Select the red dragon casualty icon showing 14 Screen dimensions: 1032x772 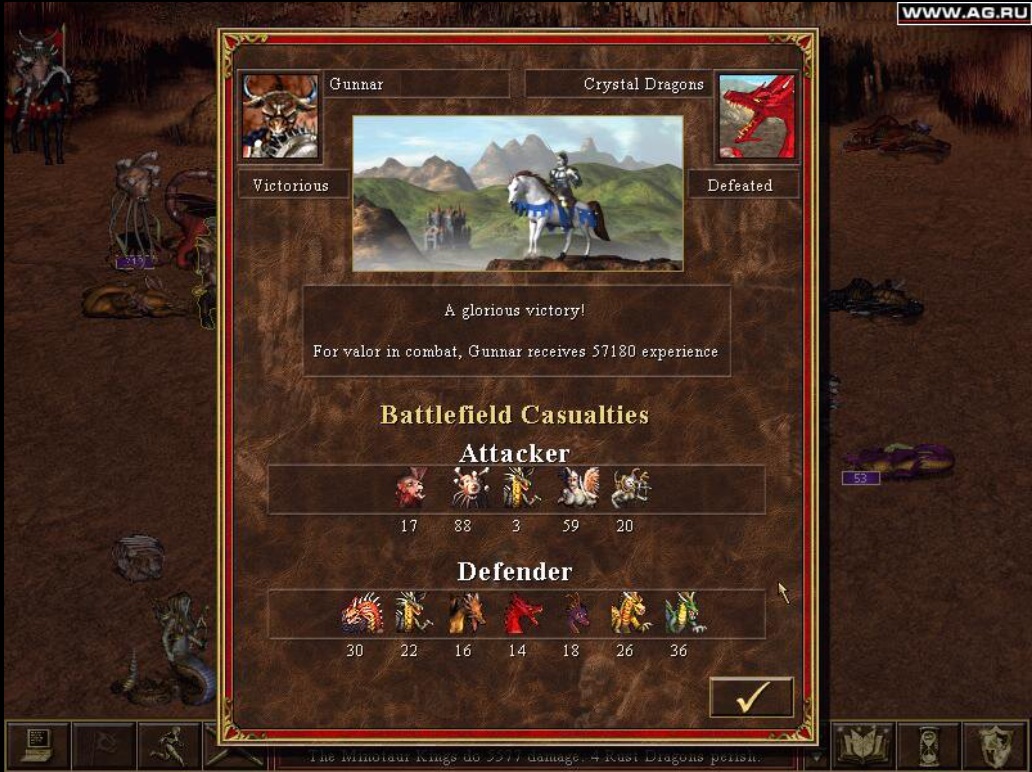click(x=522, y=614)
